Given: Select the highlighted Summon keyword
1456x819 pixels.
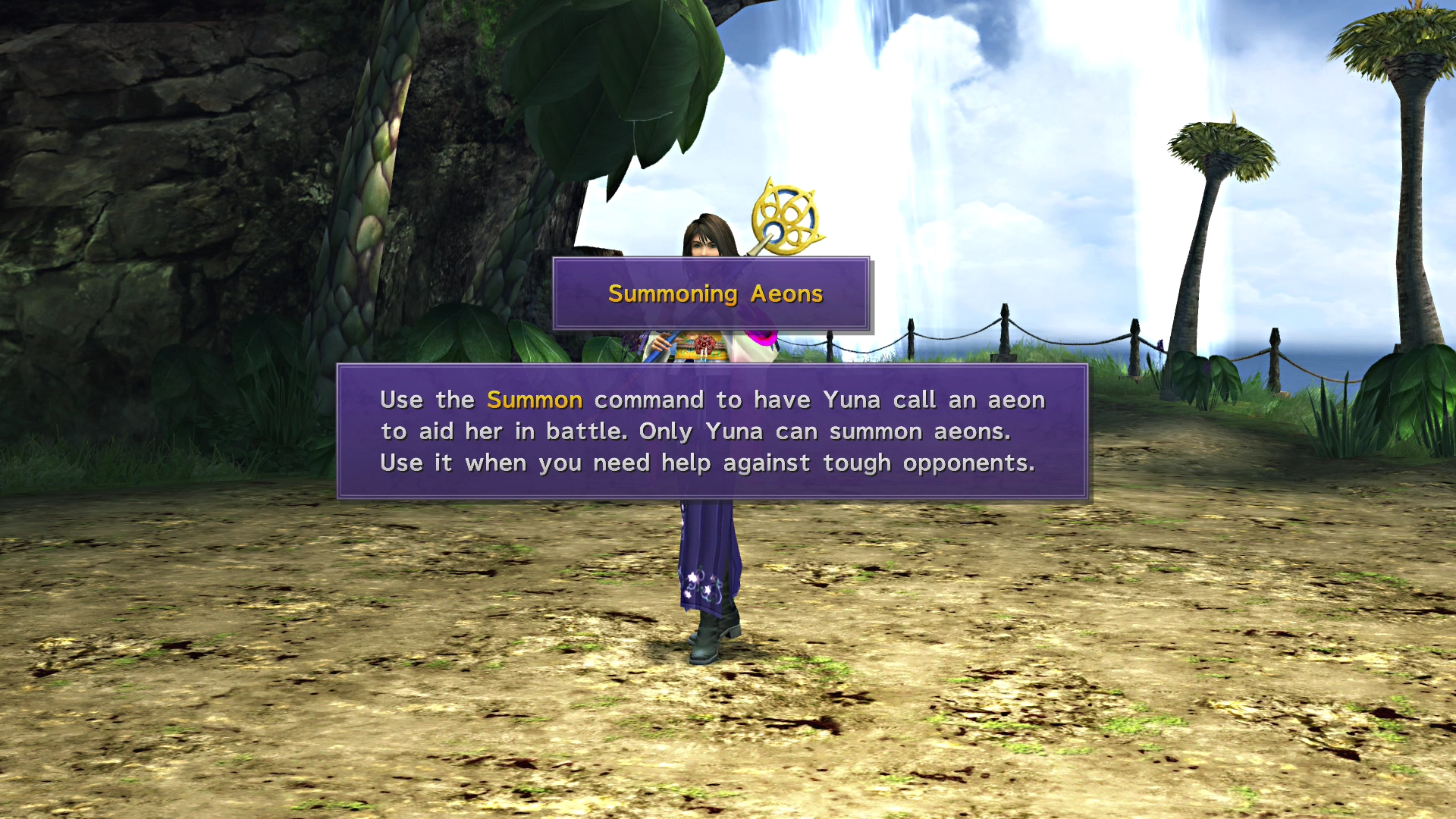Looking at the screenshot, I should [535, 400].
